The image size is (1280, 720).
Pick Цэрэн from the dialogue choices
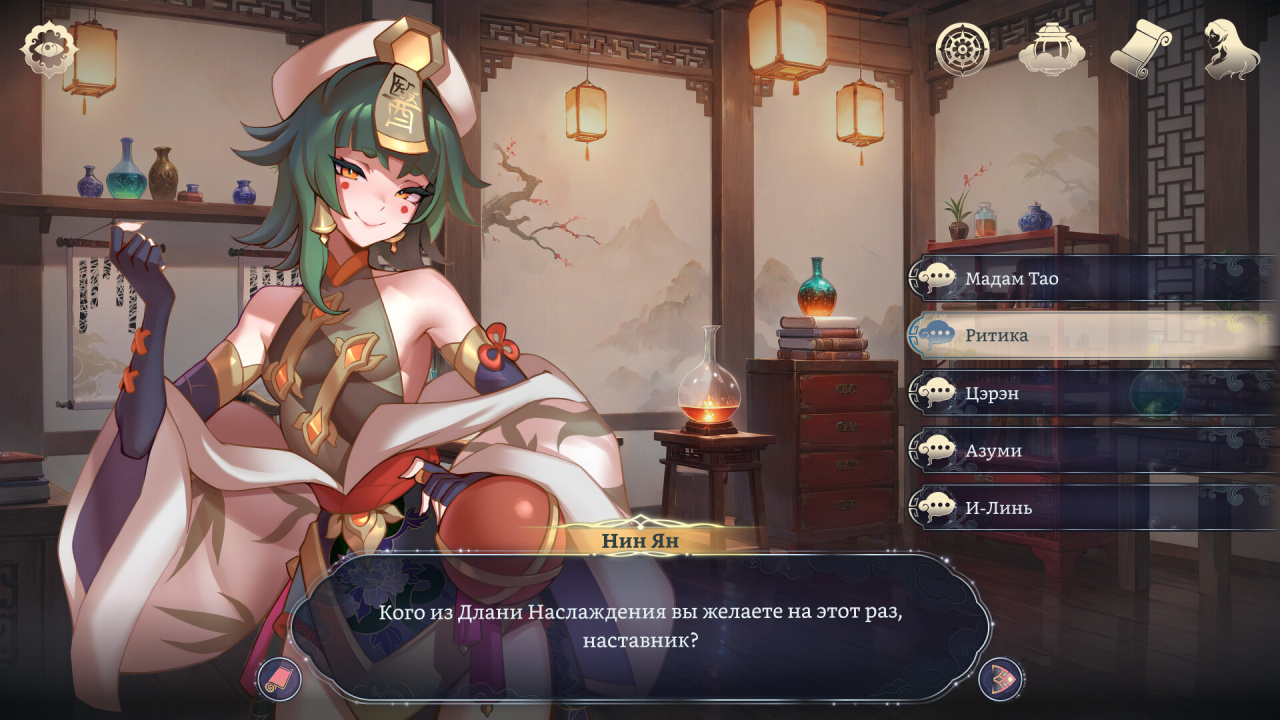tap(1090, 393)
